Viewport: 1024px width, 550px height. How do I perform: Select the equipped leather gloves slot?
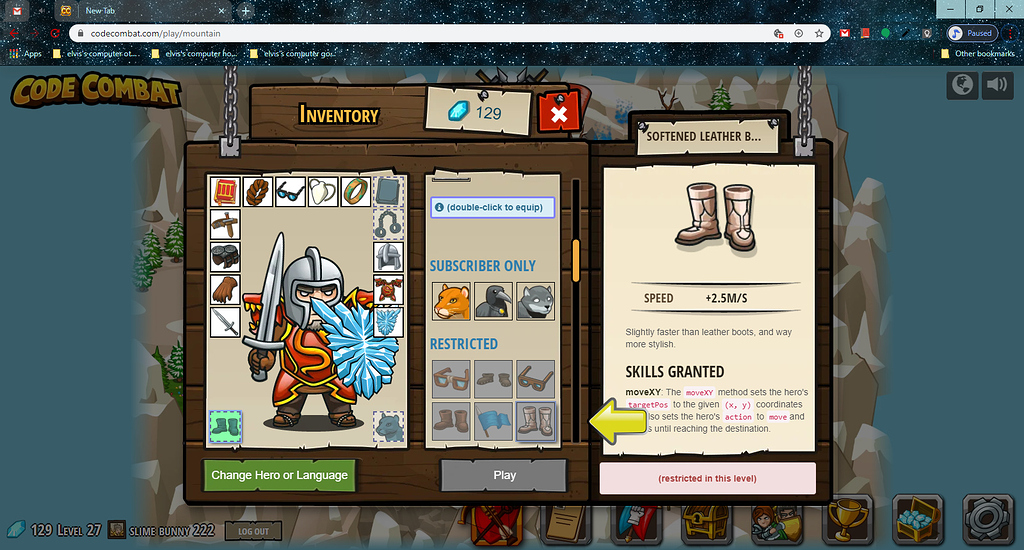tap(225, 290)
